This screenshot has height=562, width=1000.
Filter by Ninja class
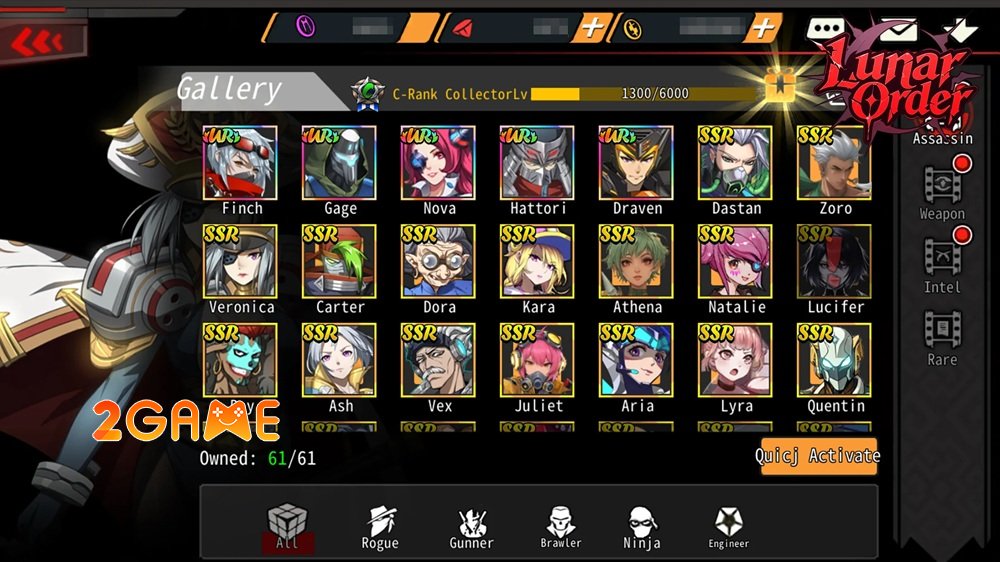click(x=643, y=527)
